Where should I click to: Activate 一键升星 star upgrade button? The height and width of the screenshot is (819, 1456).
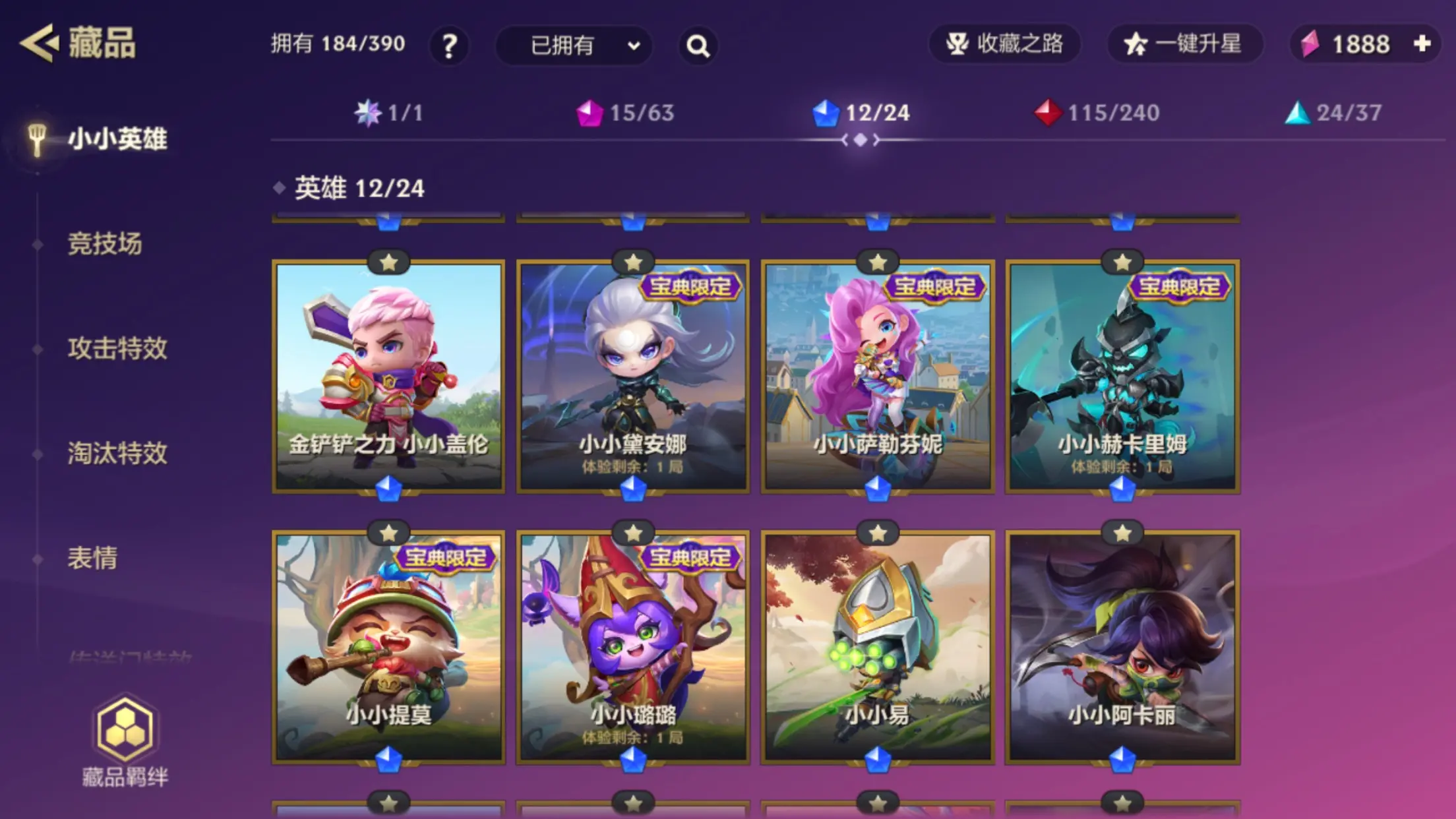1185,44
